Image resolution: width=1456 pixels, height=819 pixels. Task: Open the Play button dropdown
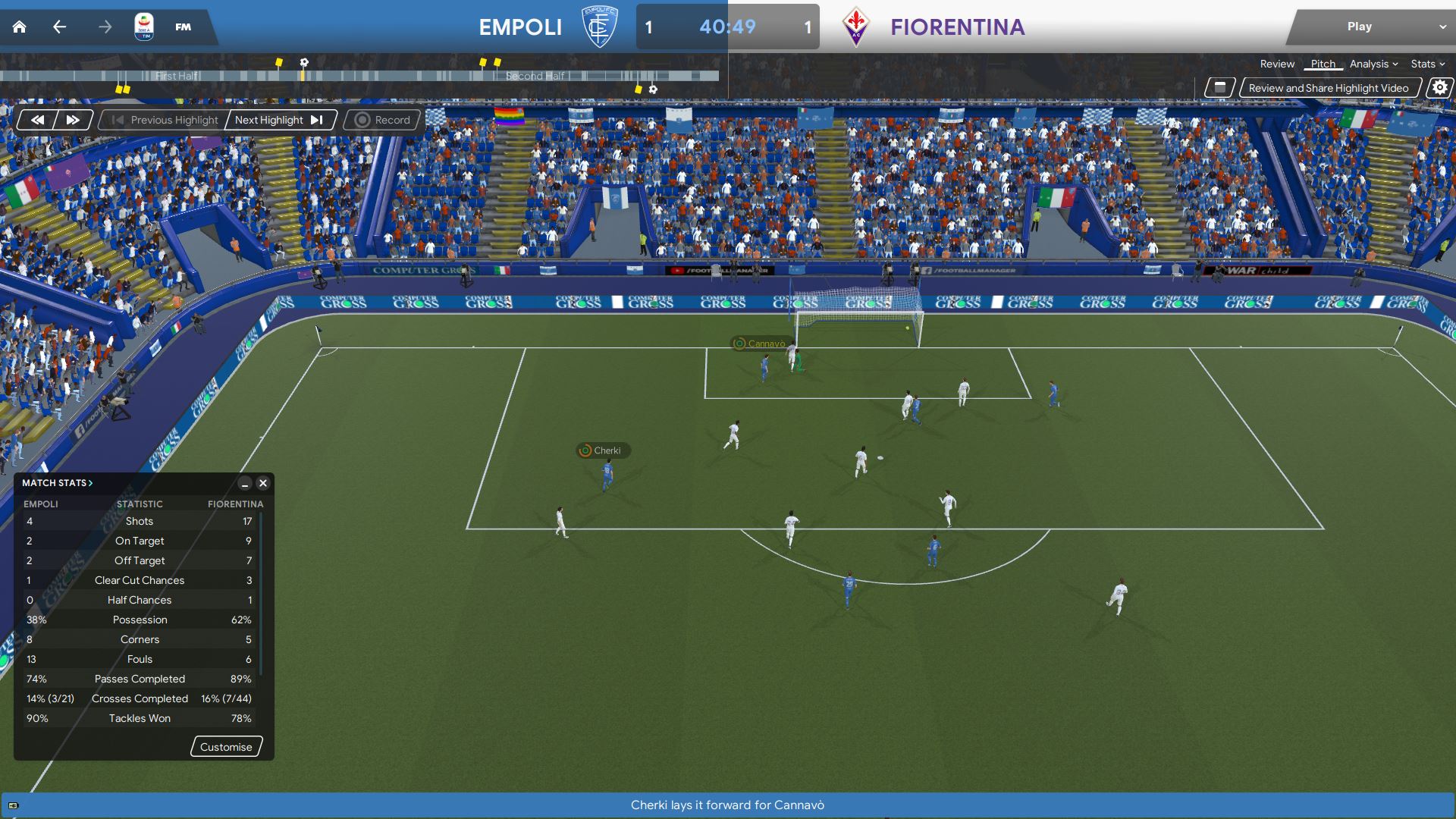click(1442, 27)
